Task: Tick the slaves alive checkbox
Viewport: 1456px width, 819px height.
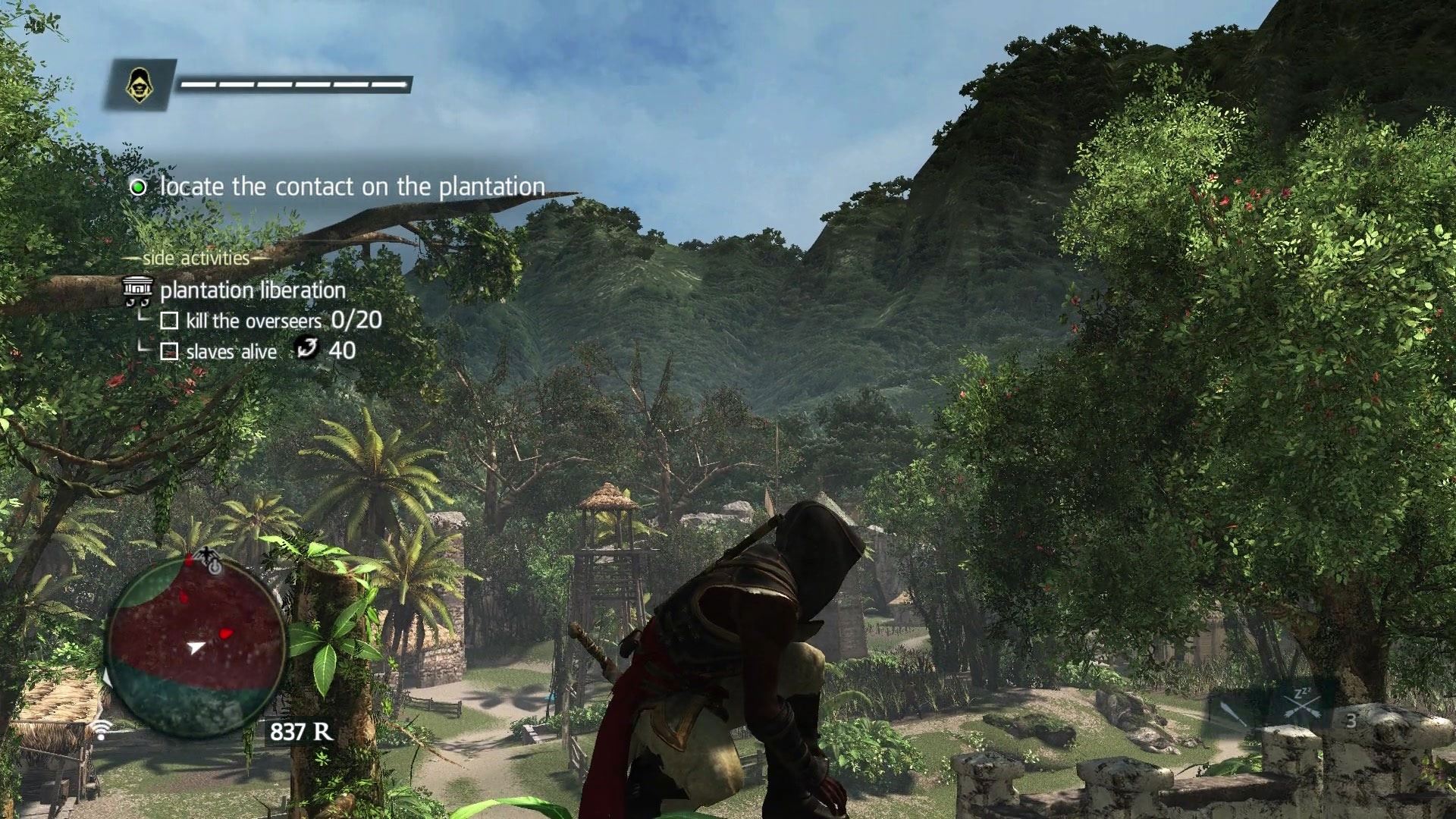Action: click(x=169, y=352)
